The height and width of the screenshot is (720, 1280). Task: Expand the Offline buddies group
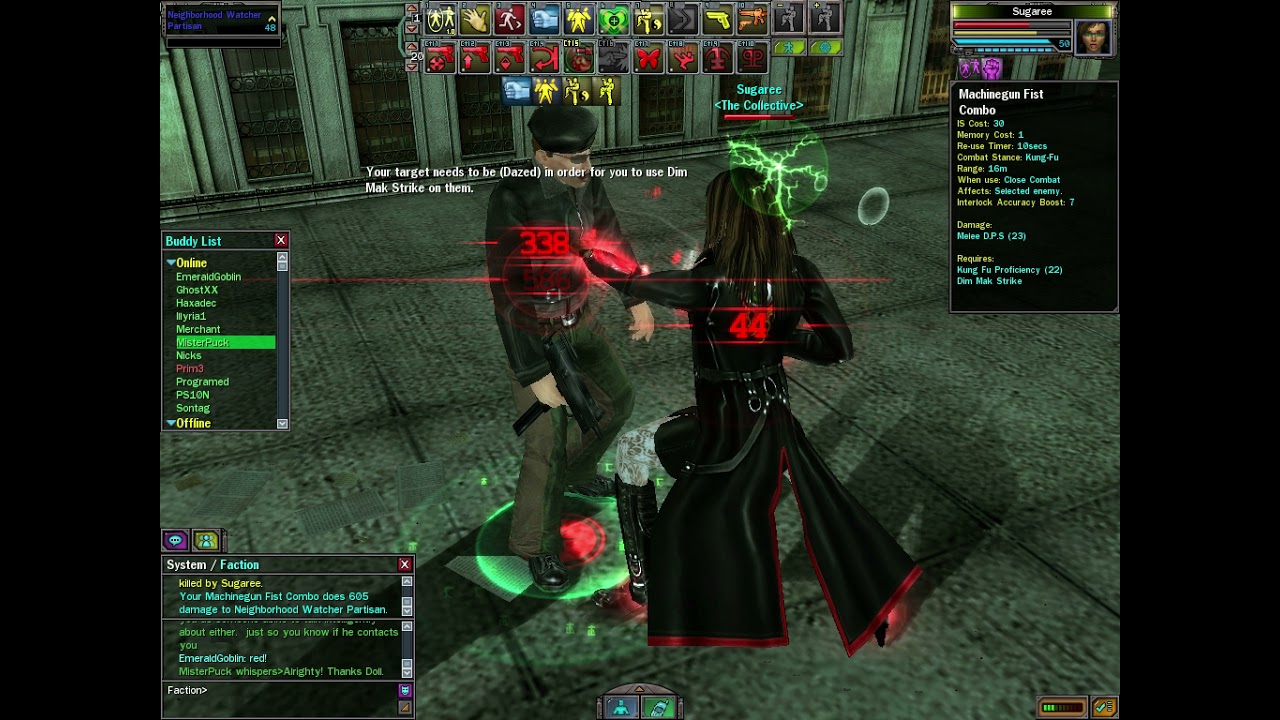[171, 423]
